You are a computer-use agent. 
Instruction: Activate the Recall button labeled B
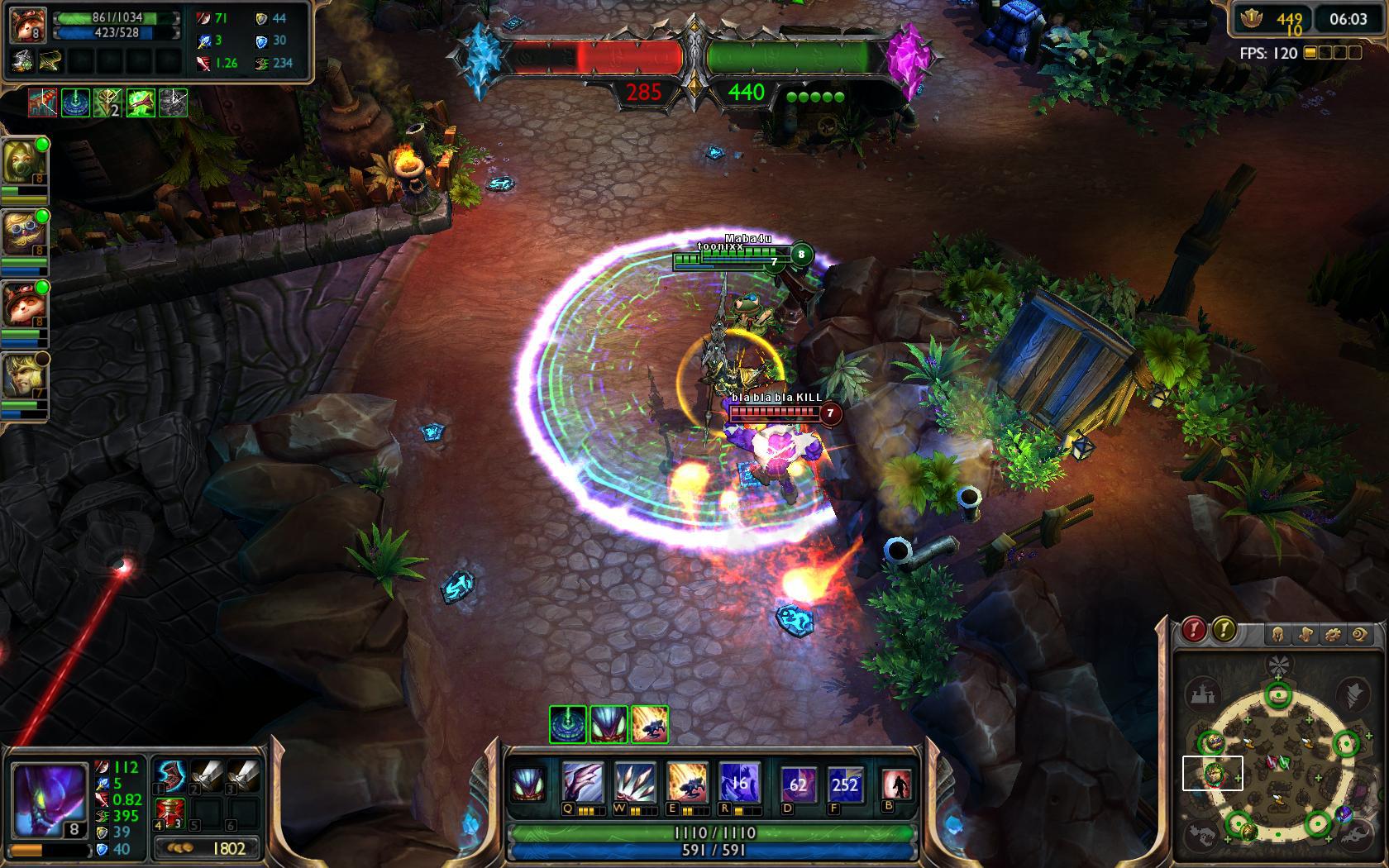(x=896, y=784)
